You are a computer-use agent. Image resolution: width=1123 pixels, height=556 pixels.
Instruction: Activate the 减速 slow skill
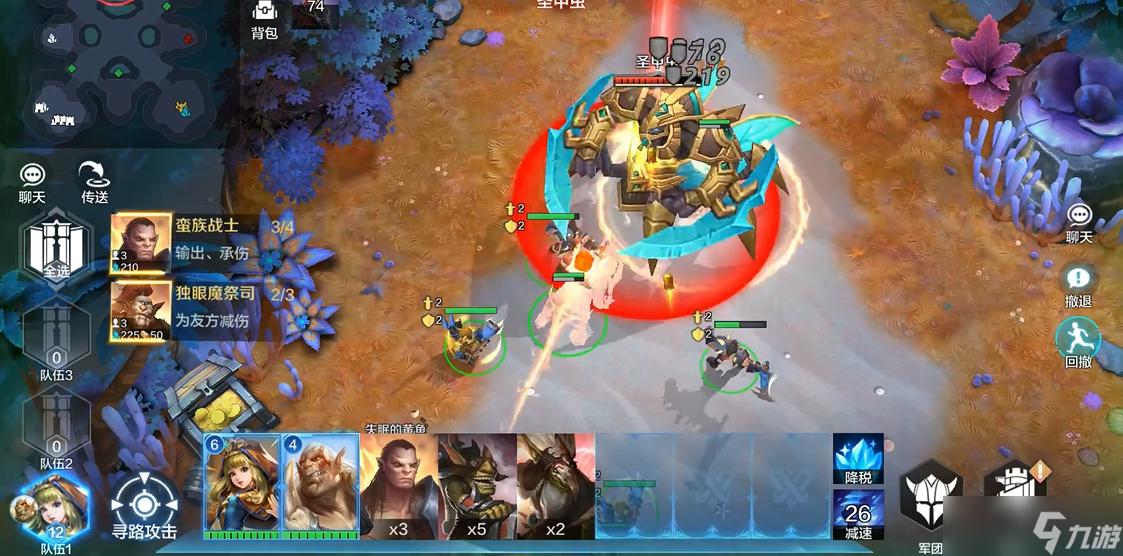(x=858, y=514)
